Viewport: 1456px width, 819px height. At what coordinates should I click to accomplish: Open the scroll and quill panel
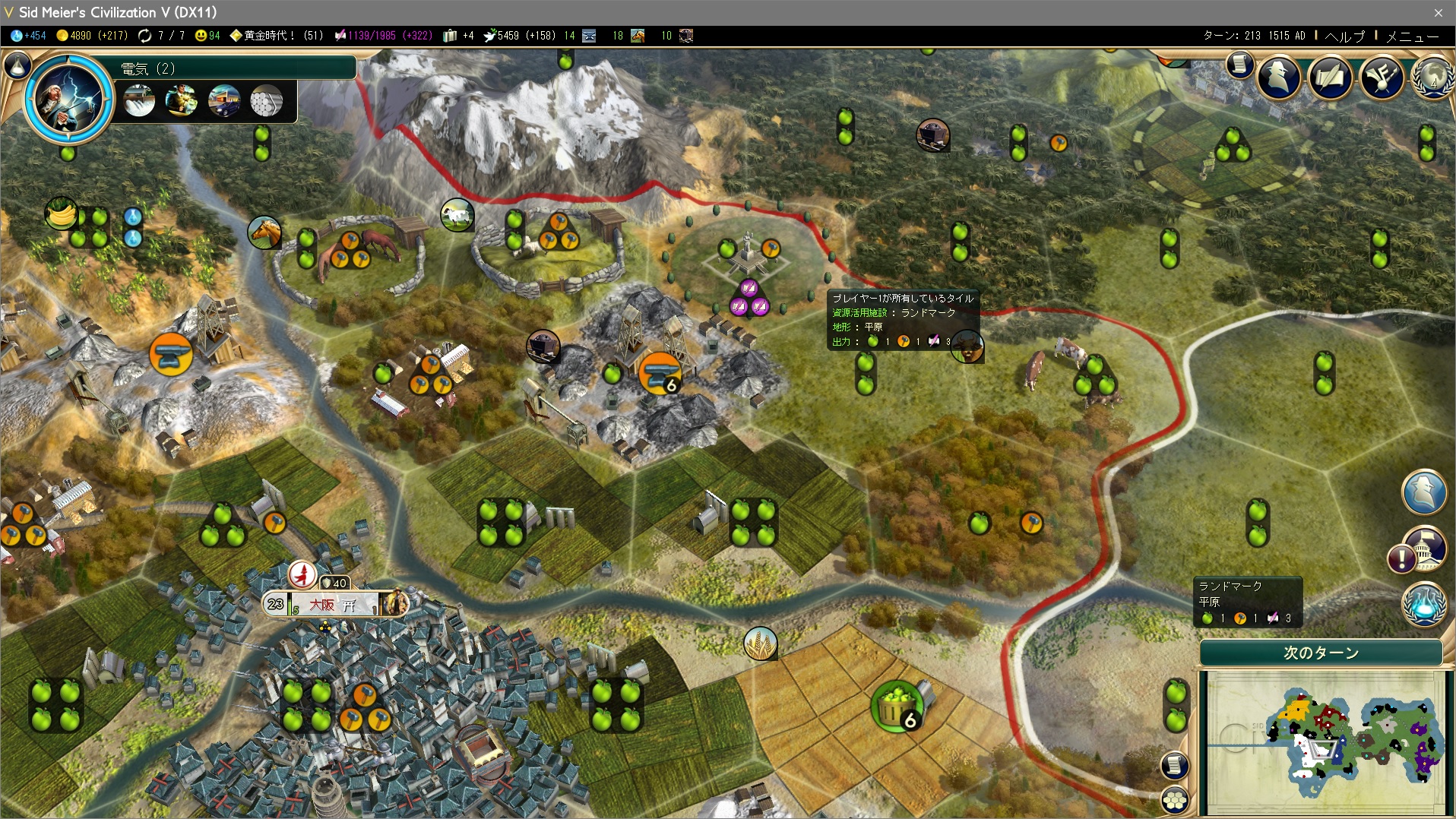coord(1331,76)
